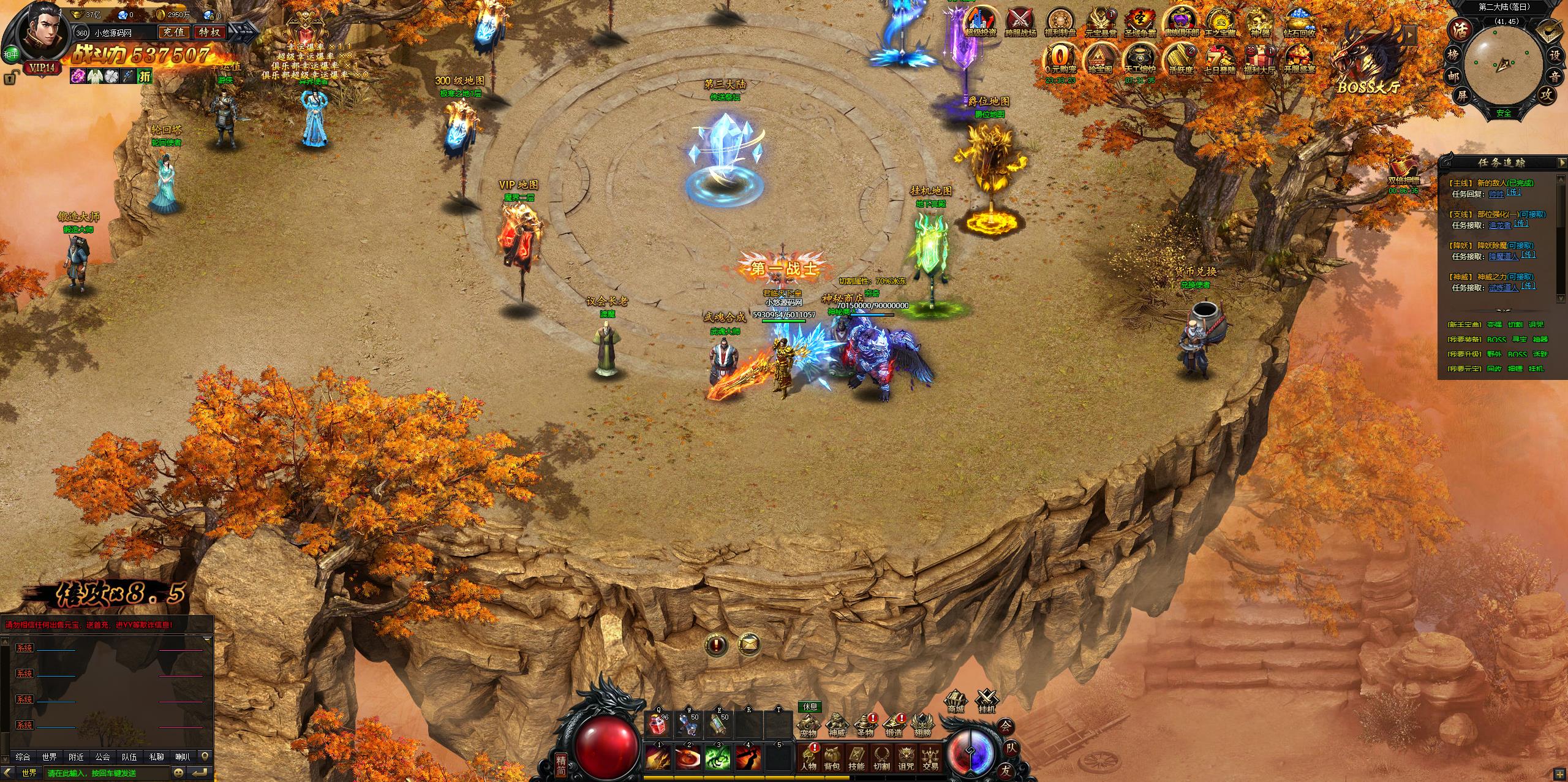Switch chat to the 公会 guild tab

[103, 757]
